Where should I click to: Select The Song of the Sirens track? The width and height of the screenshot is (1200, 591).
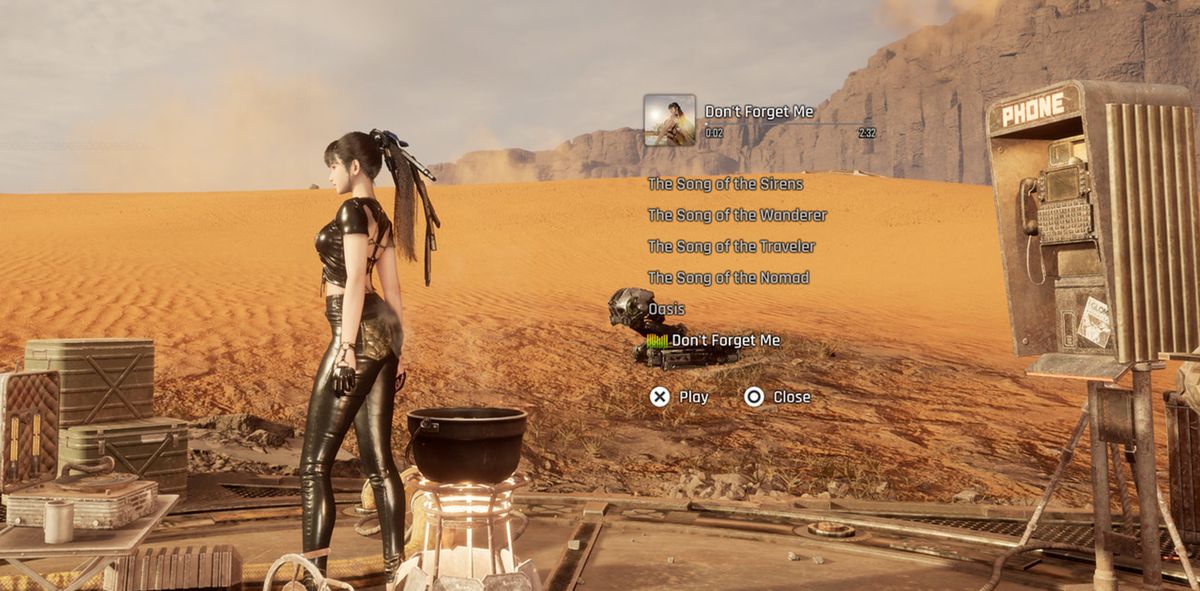click(x=725, y=184)
